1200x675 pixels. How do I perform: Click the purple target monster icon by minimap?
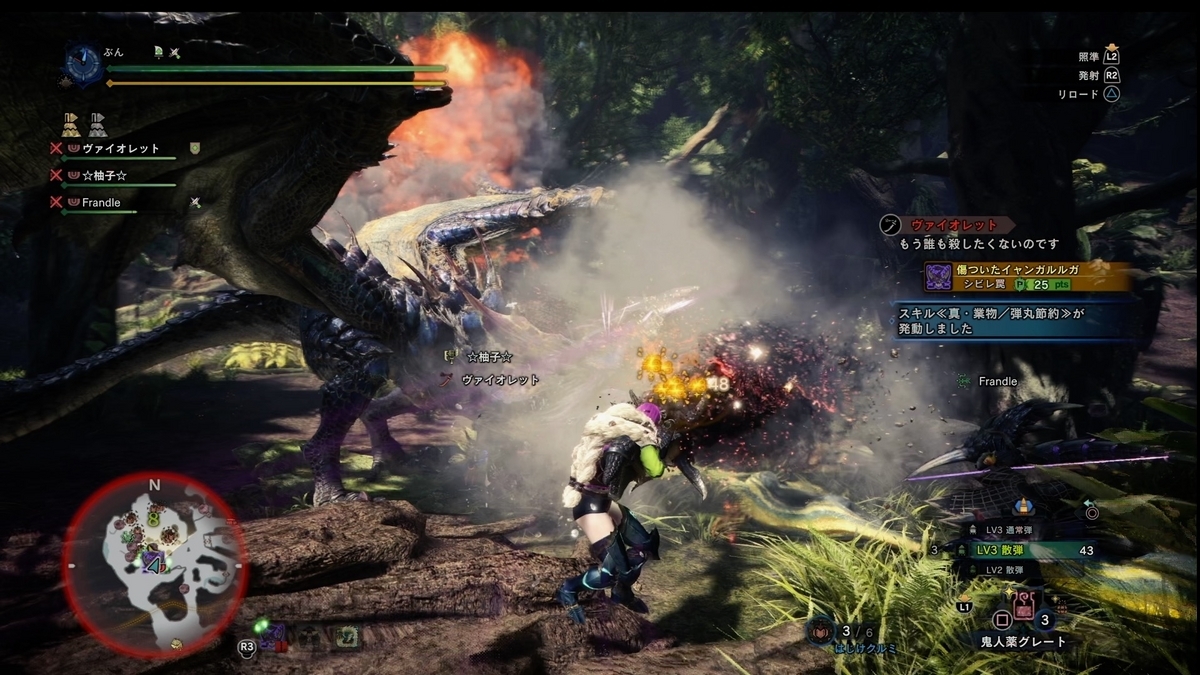pyautogui.click(x=273, y=636)
